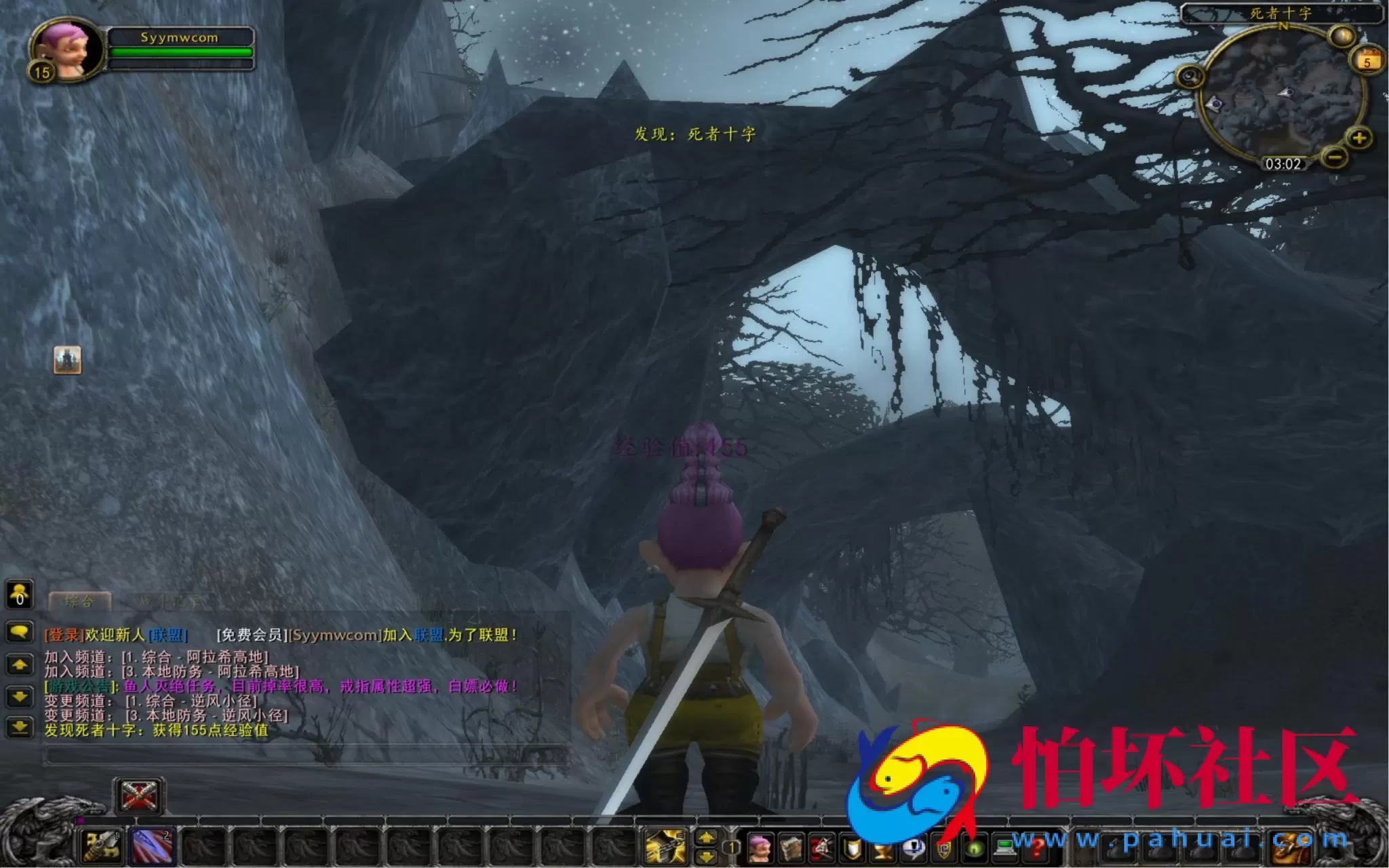This screenshot has width=1389, height=868.
Task: Toggle the green eye LFG button
Action: 975,848
